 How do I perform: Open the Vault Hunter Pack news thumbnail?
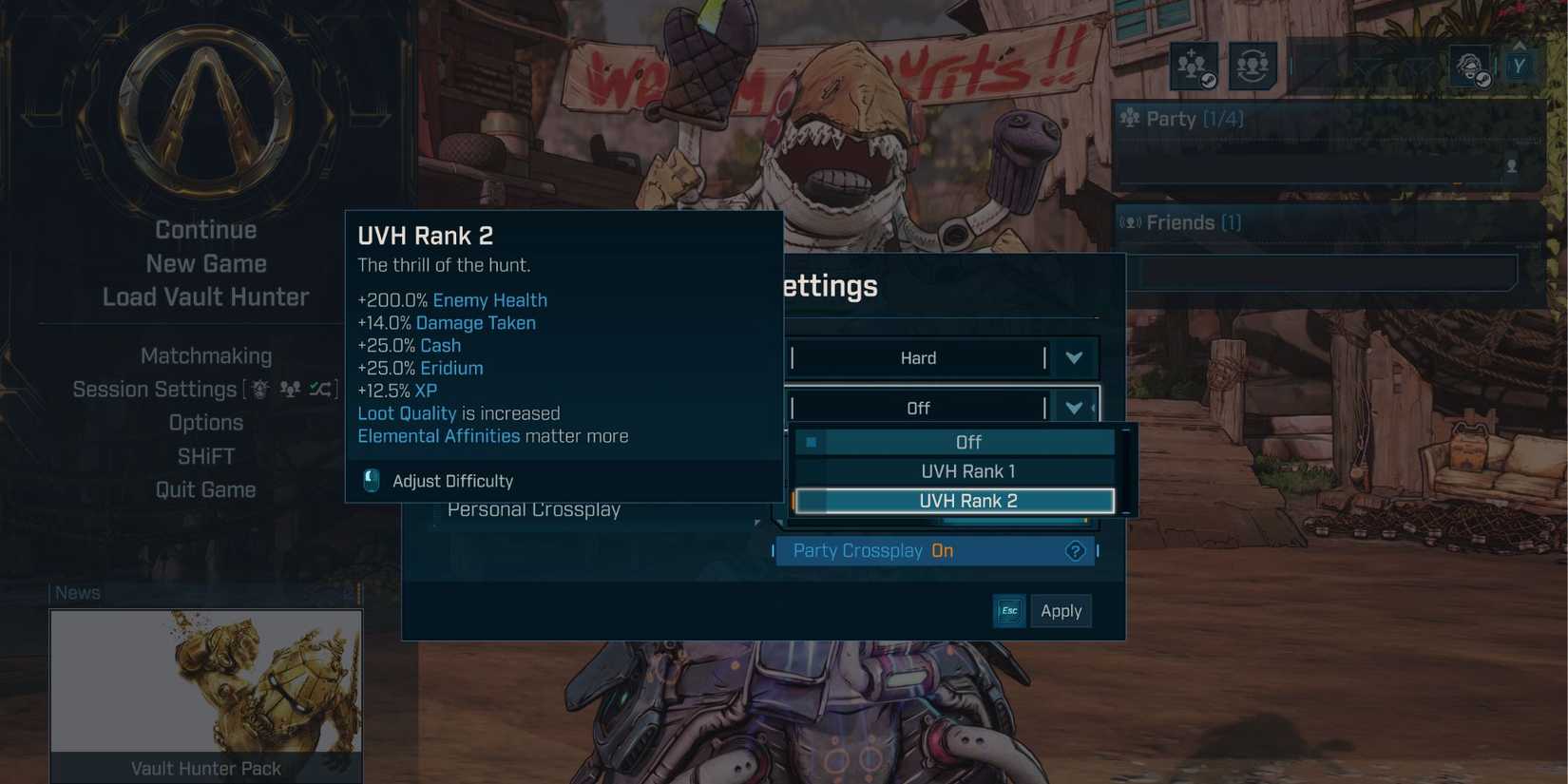pos(205,680)
